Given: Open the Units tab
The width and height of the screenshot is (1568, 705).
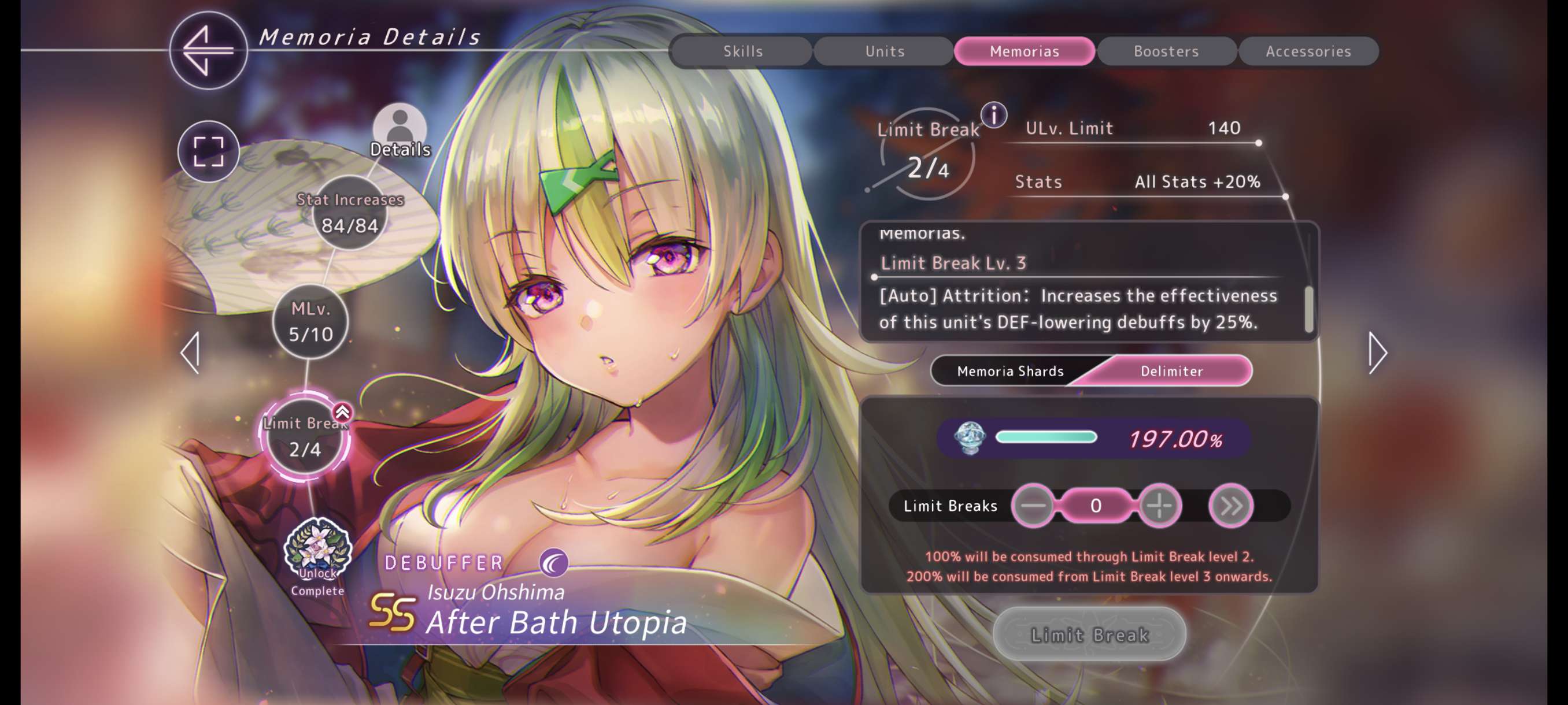Looking at the screenshot, I should pyautogui.click(x=885, y=51).
